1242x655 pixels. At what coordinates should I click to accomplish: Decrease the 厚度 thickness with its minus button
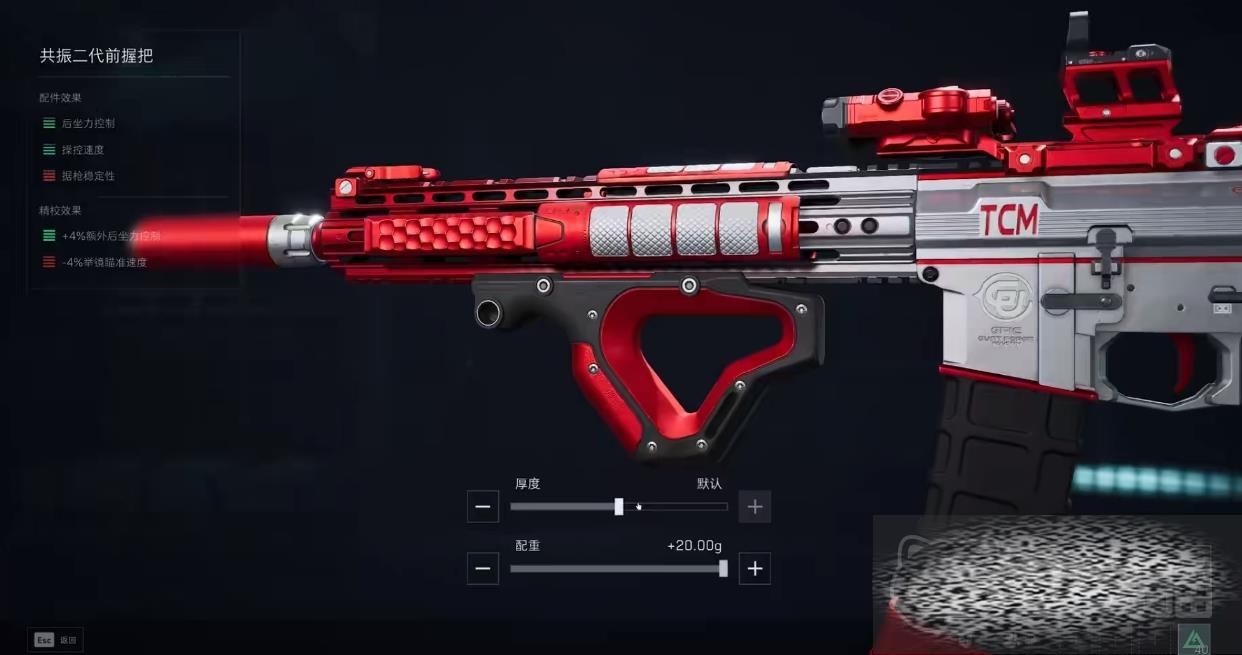coord(482,507)
